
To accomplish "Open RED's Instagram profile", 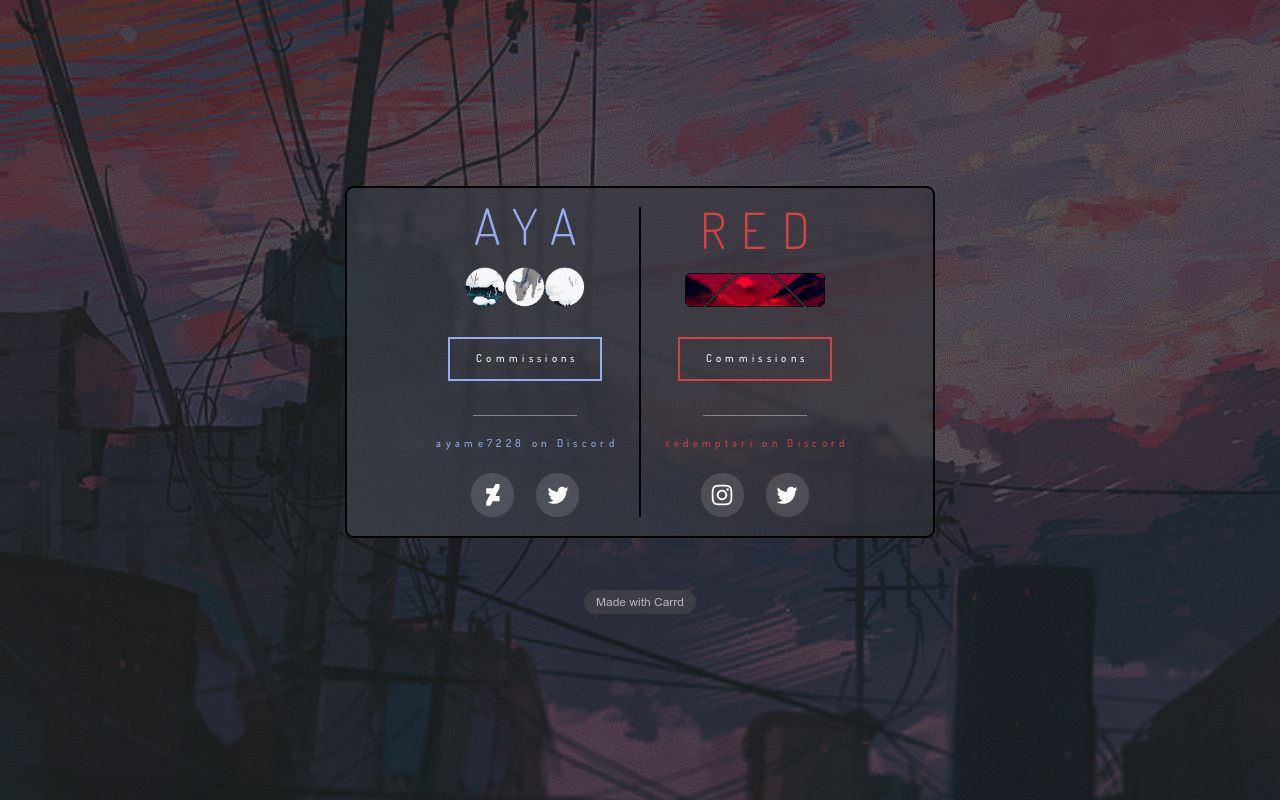I will 722,495.
